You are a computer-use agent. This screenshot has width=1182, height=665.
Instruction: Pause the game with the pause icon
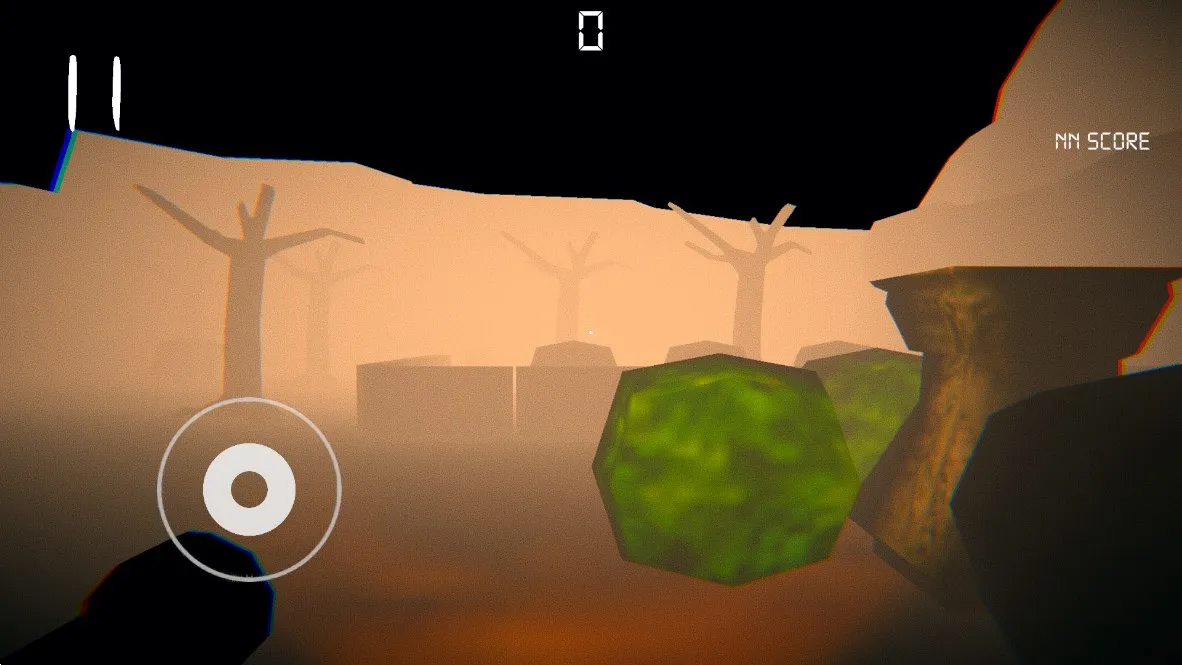pos(94,93)
